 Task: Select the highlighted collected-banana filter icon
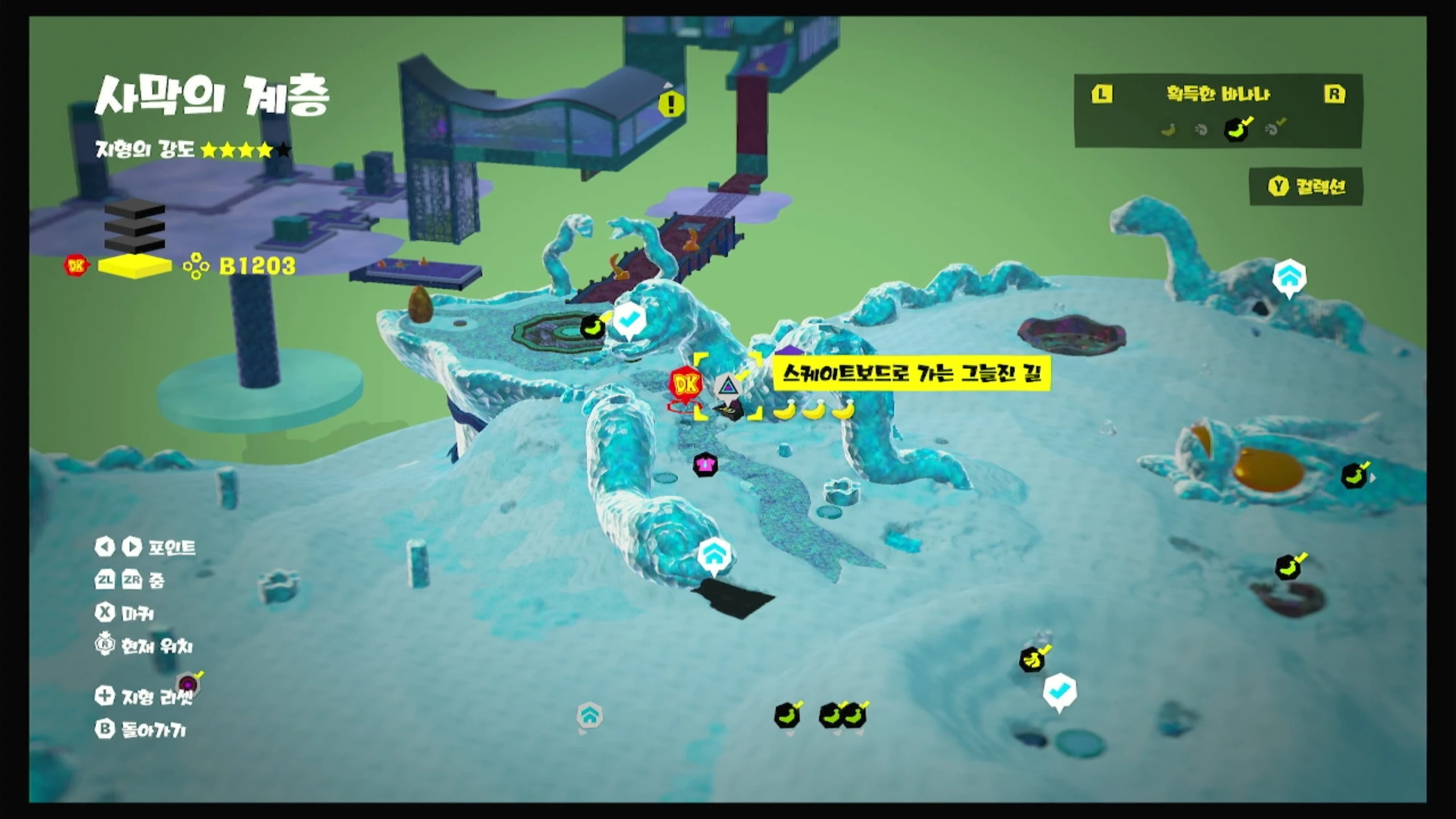(x=1236, y=129)
